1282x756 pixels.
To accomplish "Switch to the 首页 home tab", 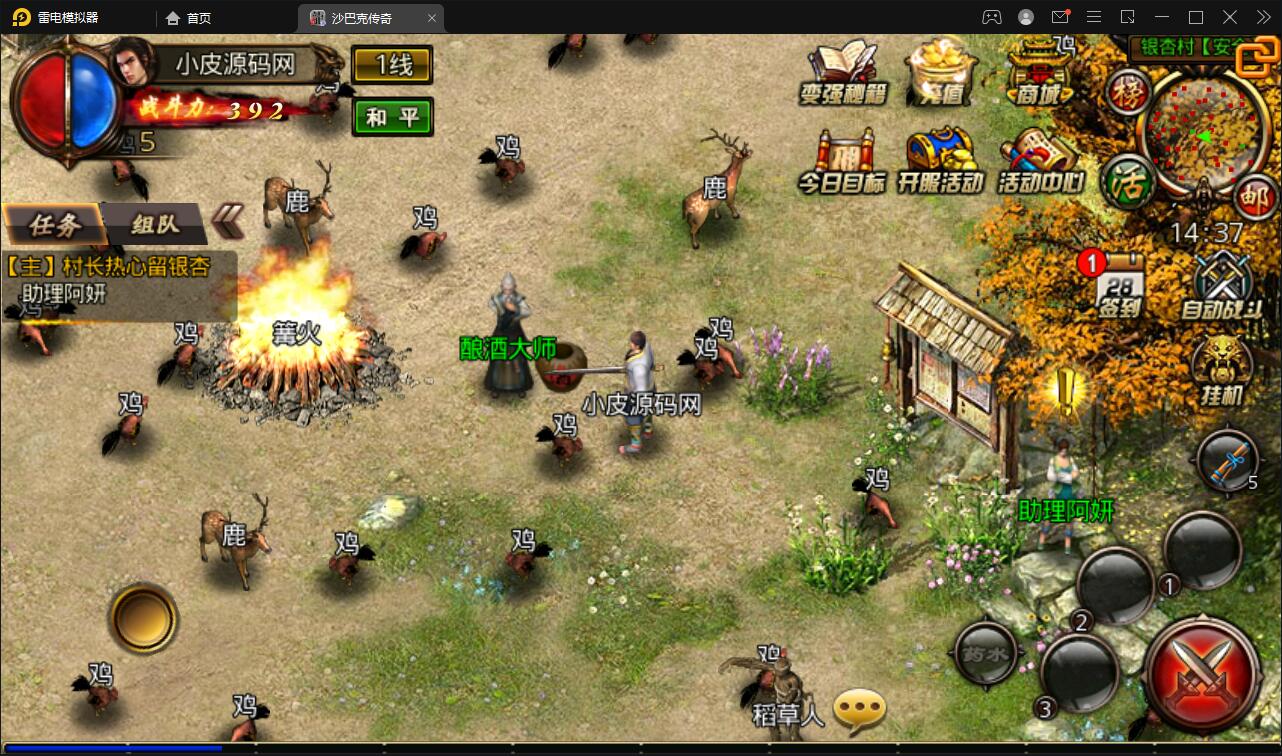I will pos(189,17).
